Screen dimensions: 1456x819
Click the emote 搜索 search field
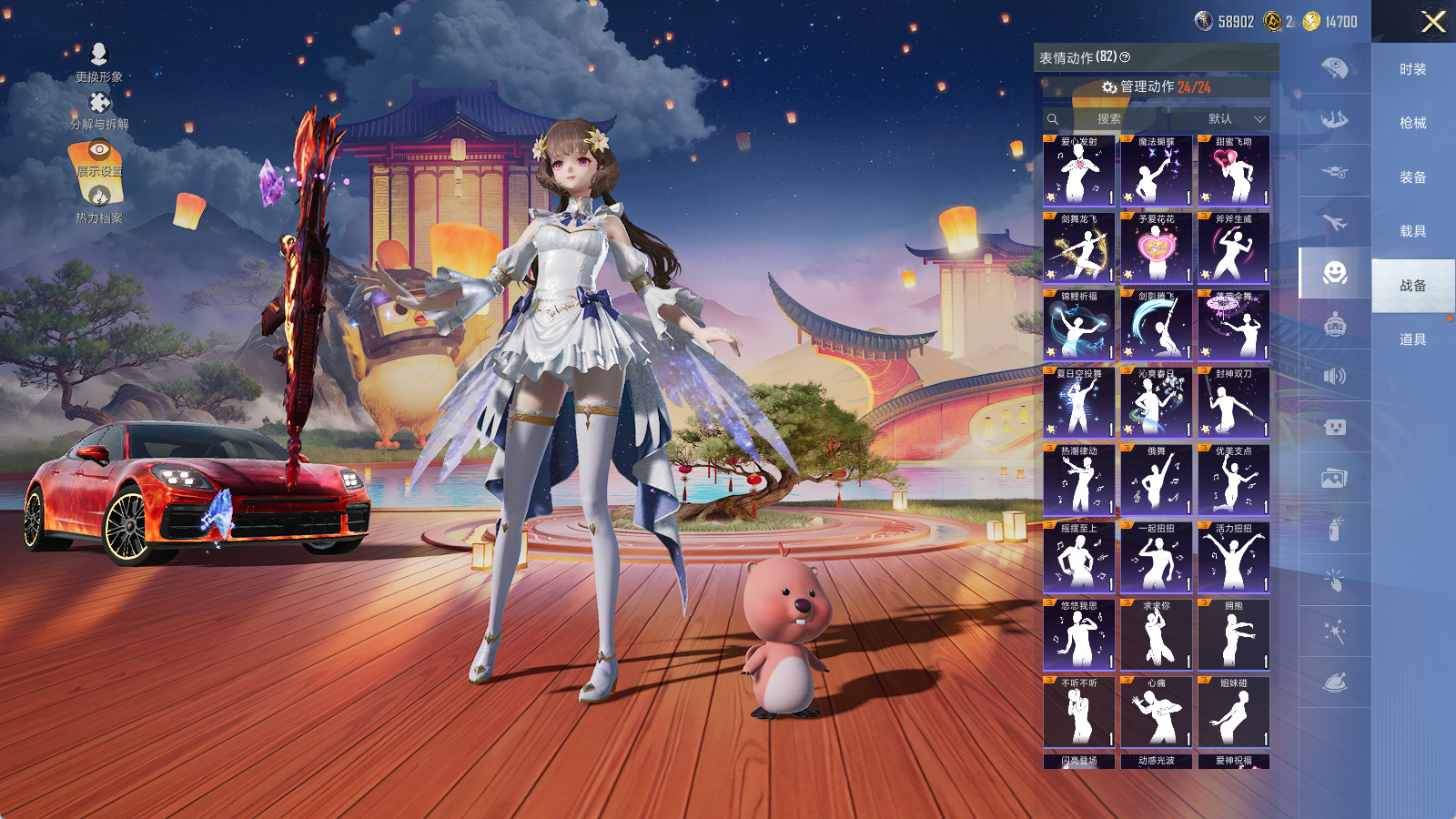click(x=1108, y=119)
